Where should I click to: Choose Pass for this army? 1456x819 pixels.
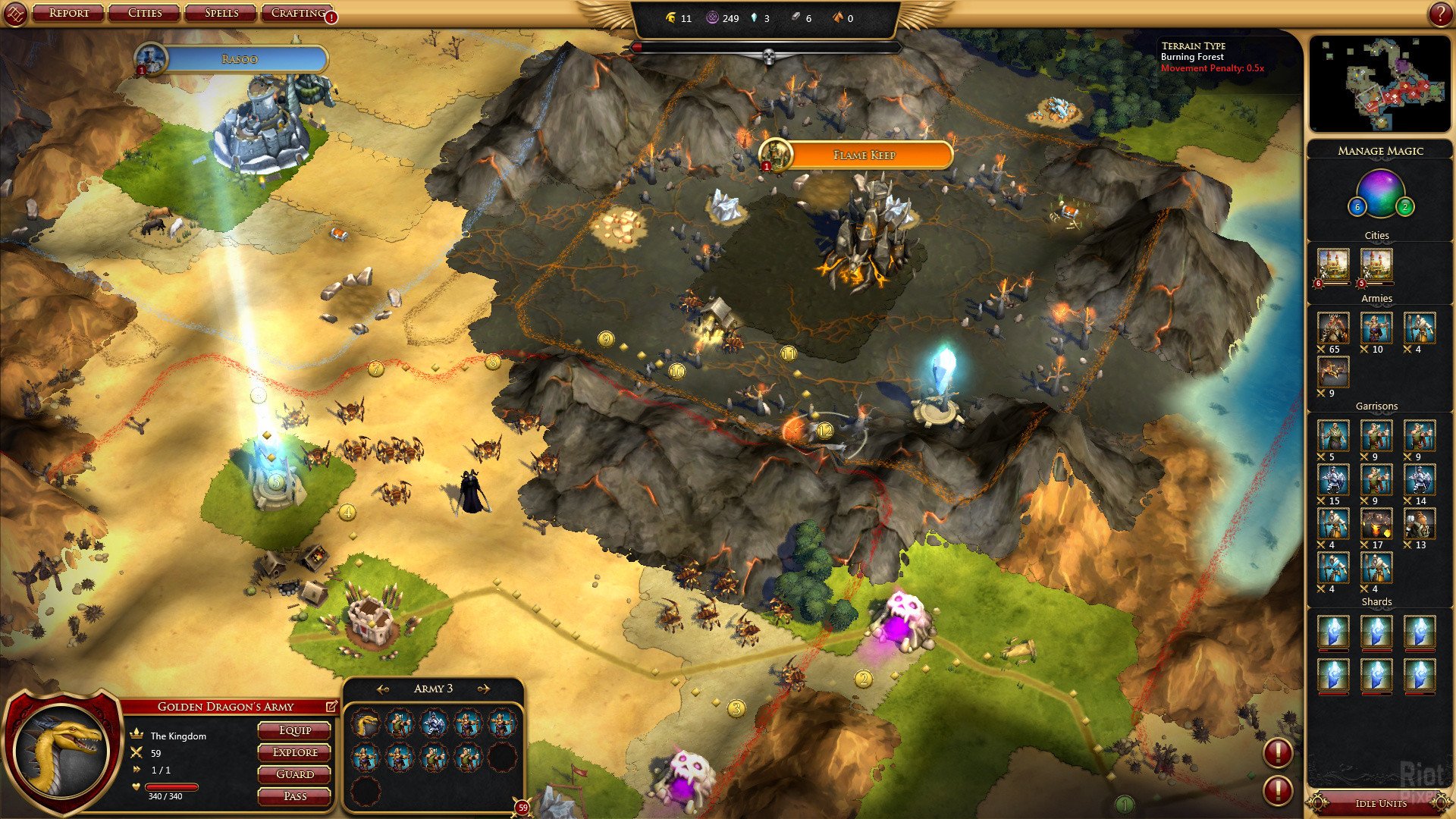(294, 796)
